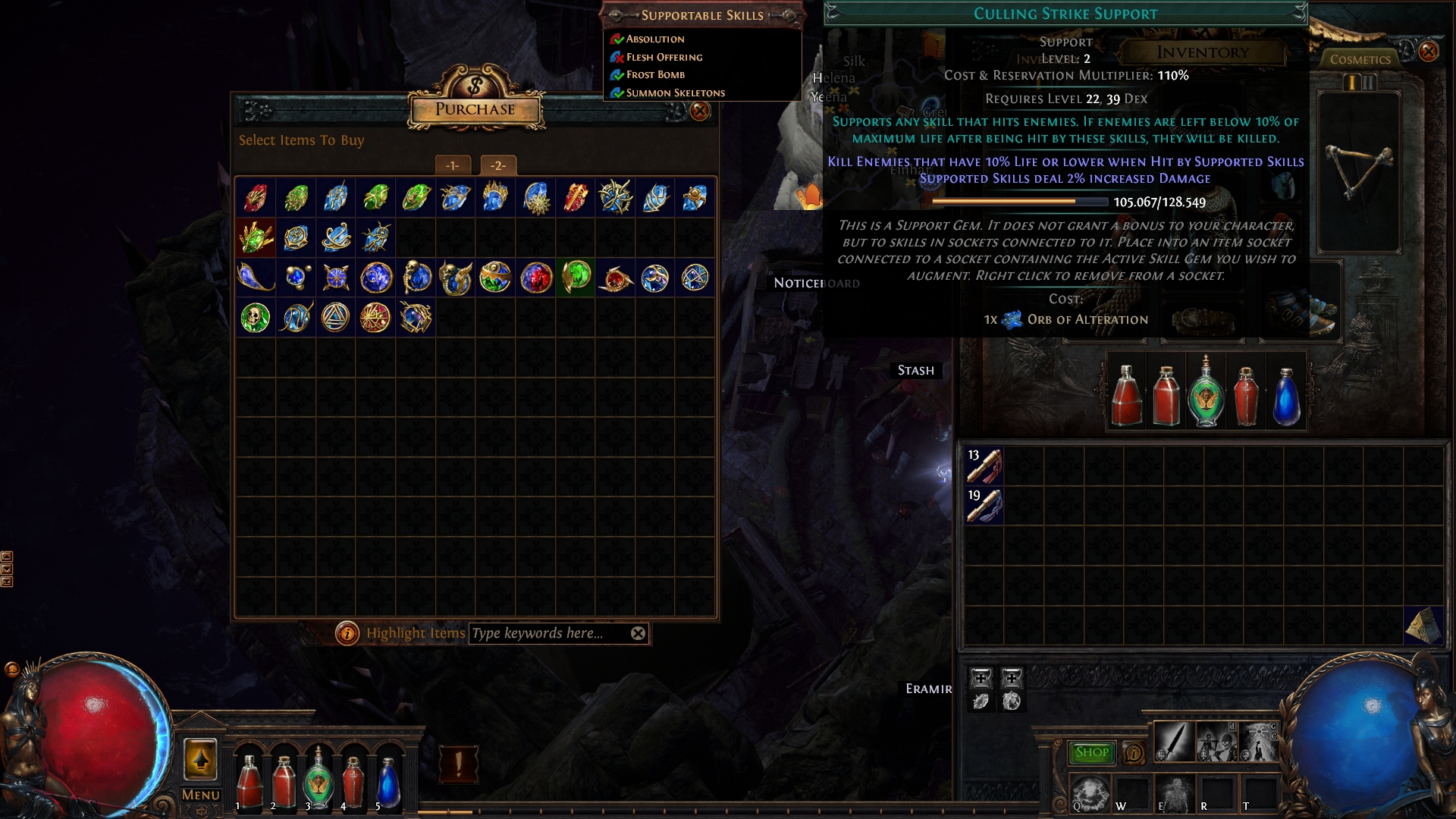Show the Highlight Items info icon
This screenshot has width=1456, height=819.
(x=347, y=633)
